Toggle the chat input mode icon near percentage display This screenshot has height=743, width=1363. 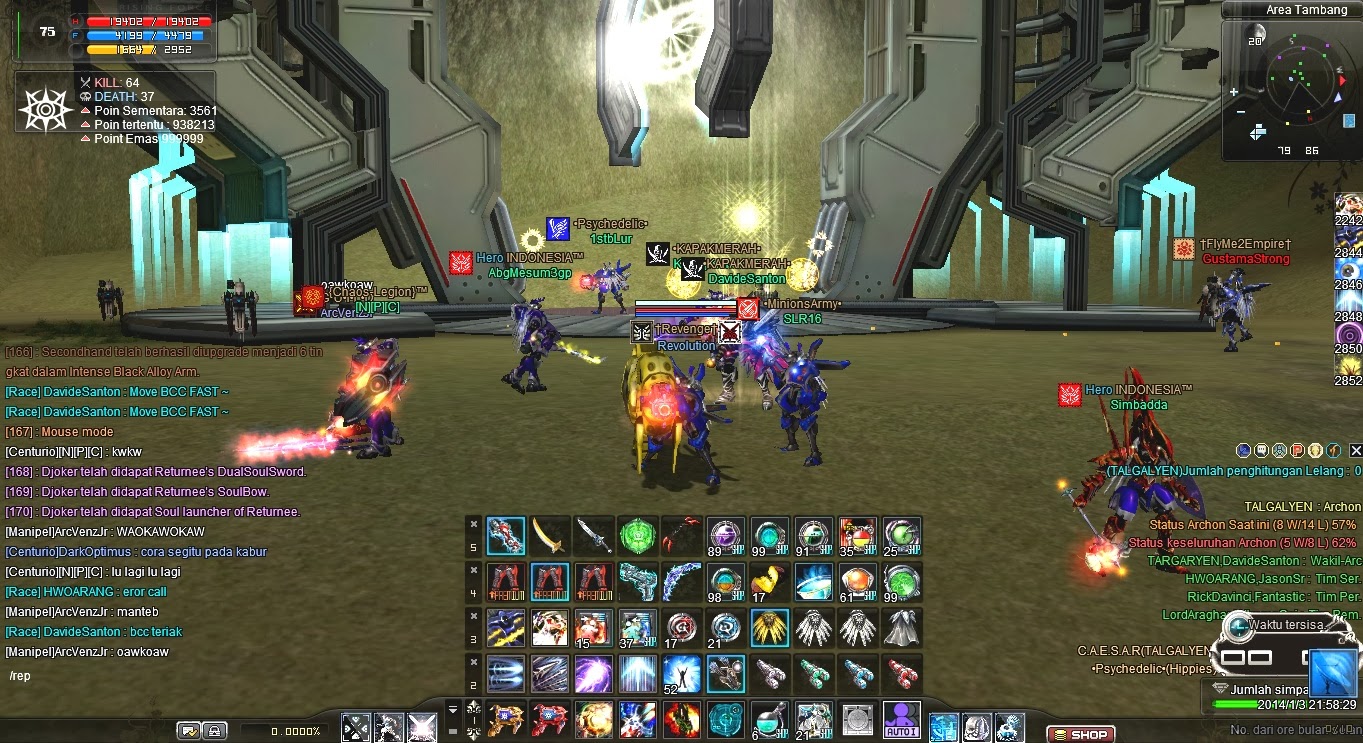pyautogui.click(x=188, y=730)
